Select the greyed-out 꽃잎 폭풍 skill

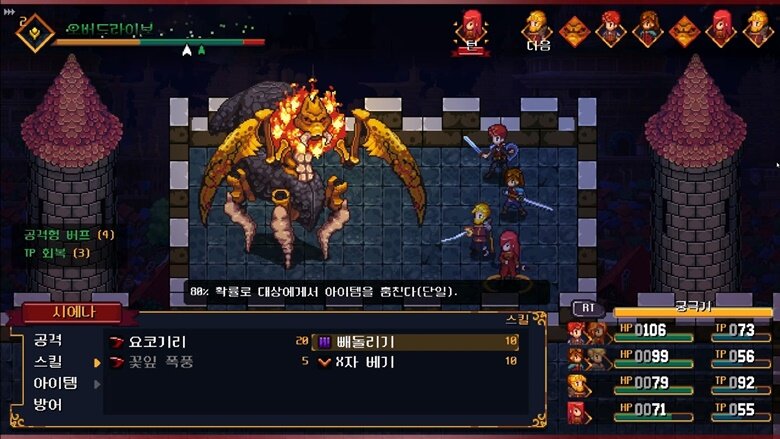pyautogui.click(x=160, y=362)
